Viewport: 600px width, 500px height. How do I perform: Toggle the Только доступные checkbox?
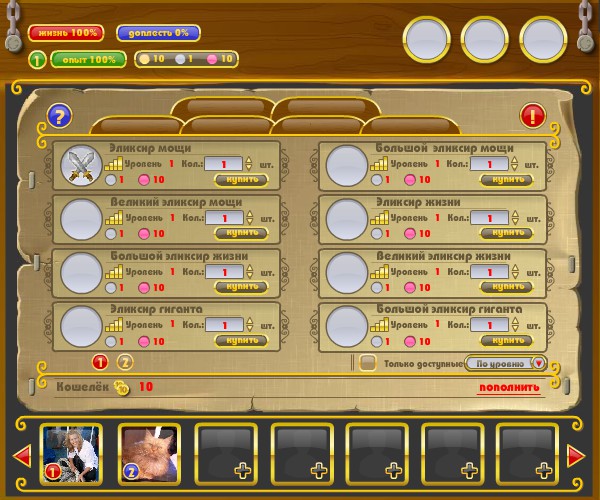(368, 363)
